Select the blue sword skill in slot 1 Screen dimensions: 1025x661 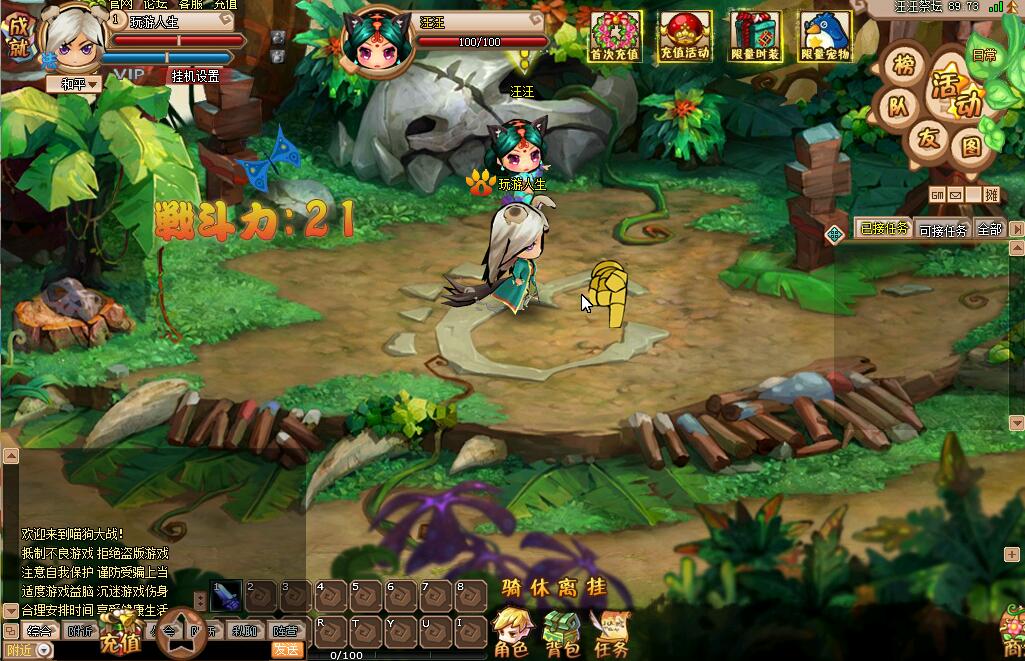click(226, 594)
